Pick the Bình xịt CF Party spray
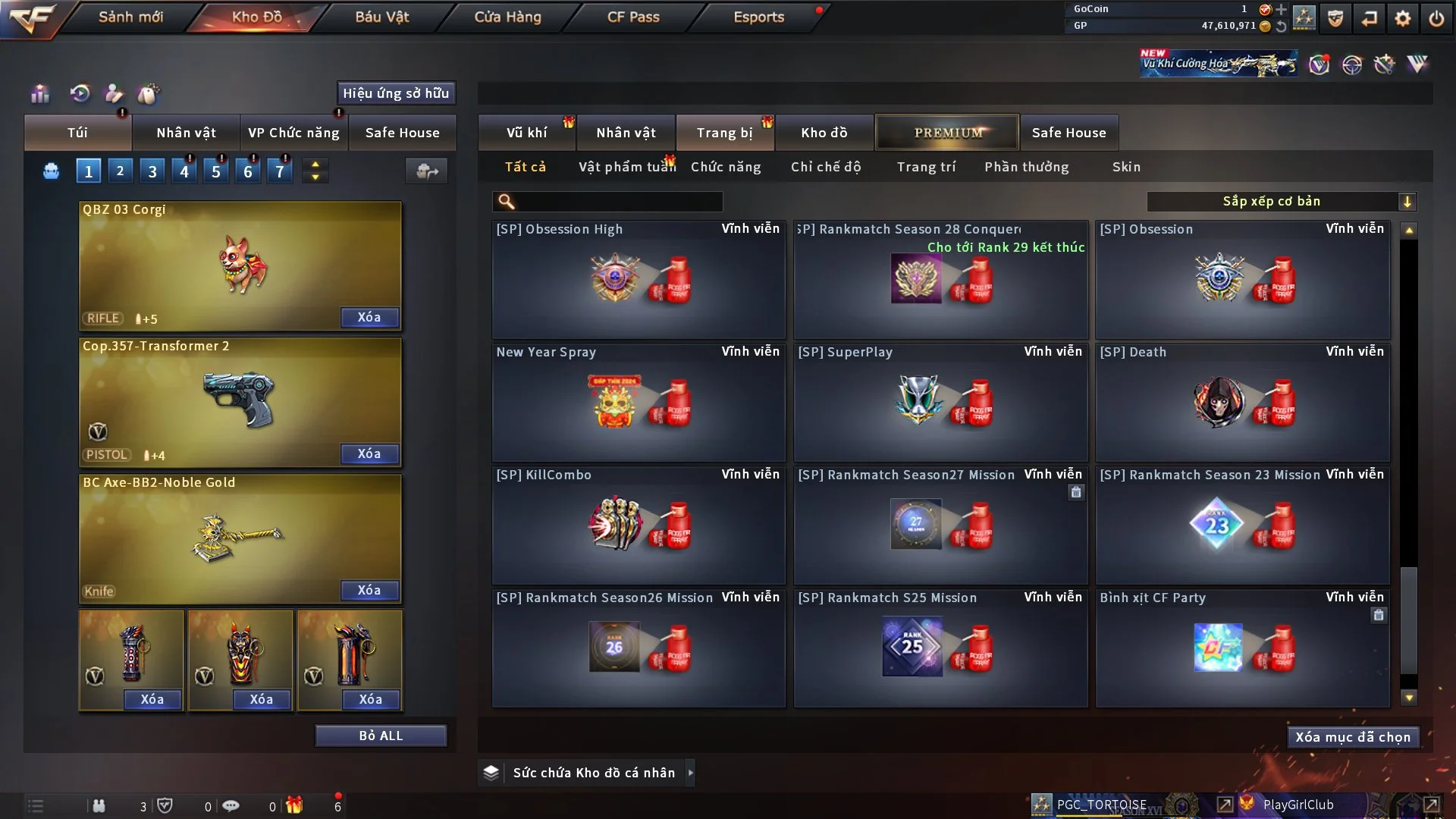The image size is (1456, 819). [1242, 648]
